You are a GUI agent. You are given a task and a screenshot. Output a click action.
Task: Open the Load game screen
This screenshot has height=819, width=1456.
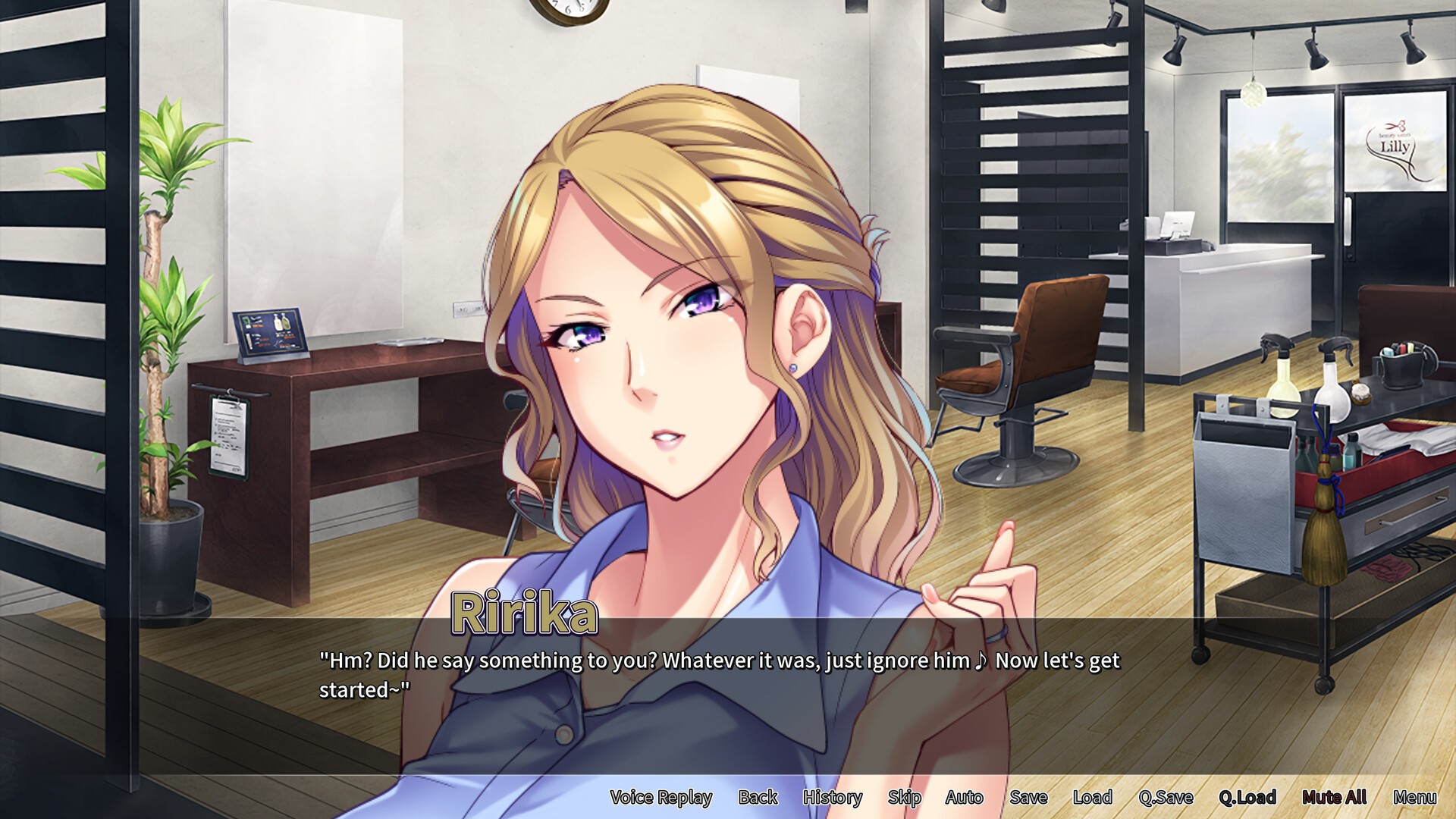[x=1092, y=797]
